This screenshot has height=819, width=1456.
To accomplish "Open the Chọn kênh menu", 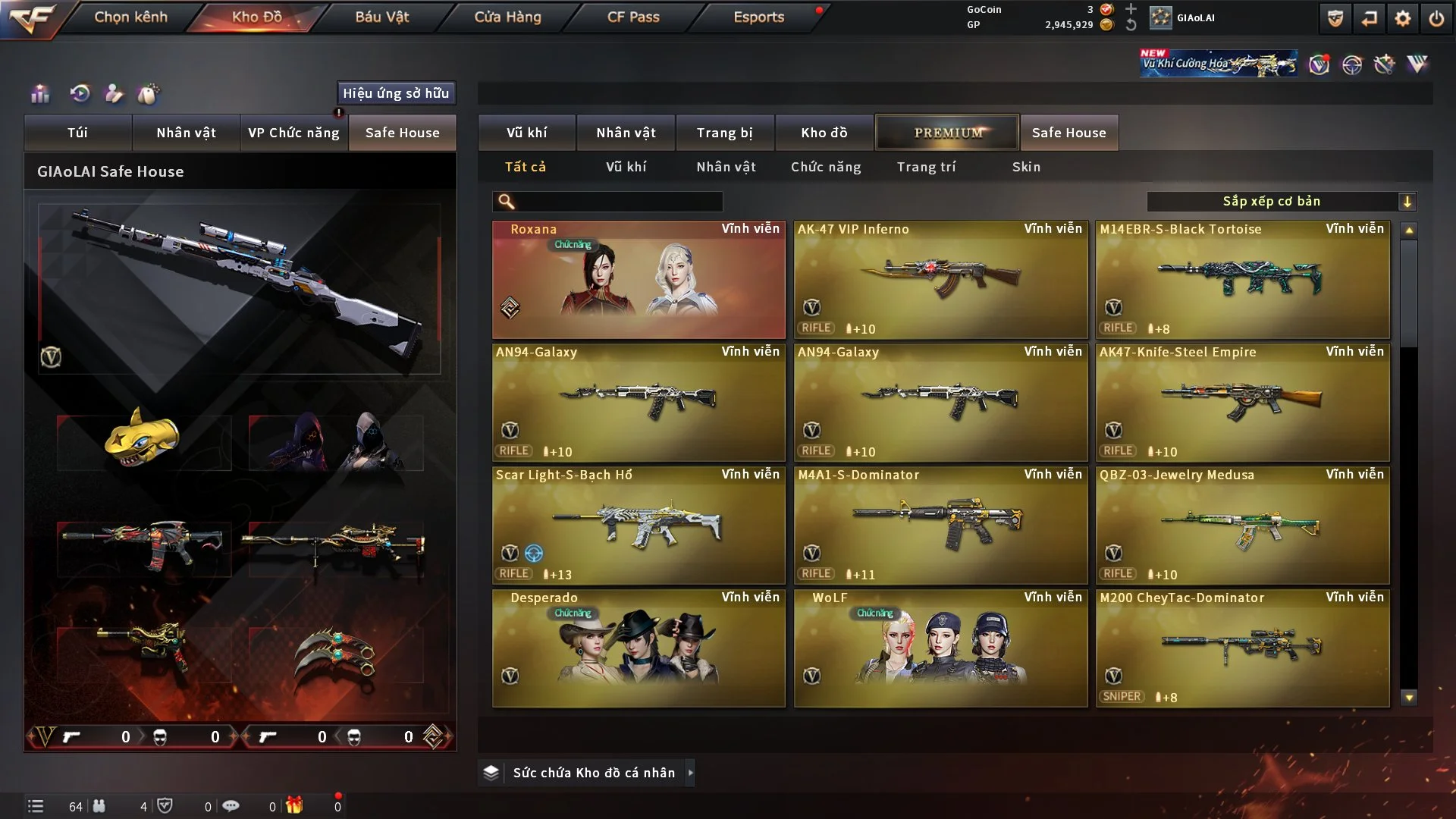I will [130, 17].
